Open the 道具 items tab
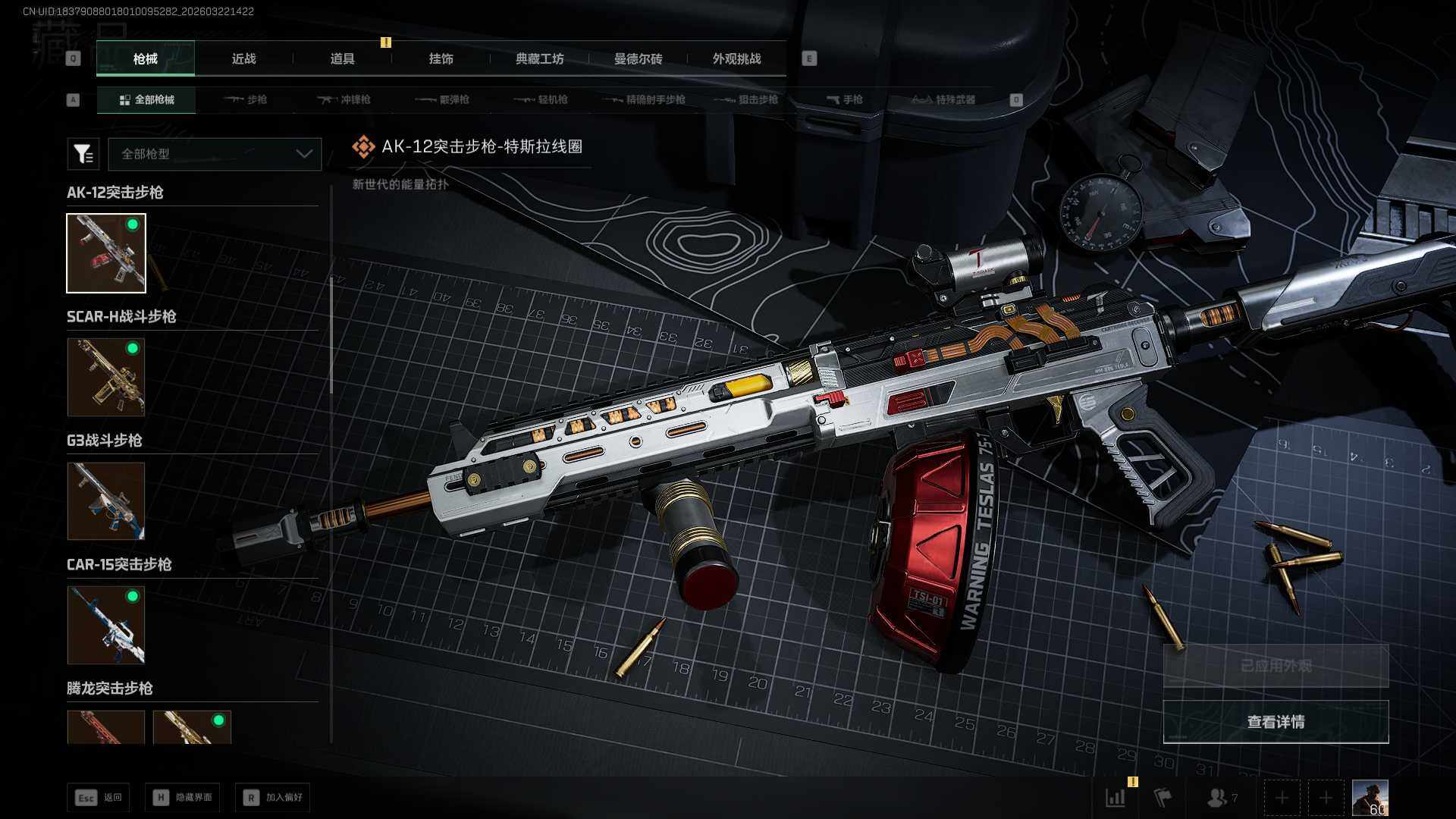 tap(342, 59)
